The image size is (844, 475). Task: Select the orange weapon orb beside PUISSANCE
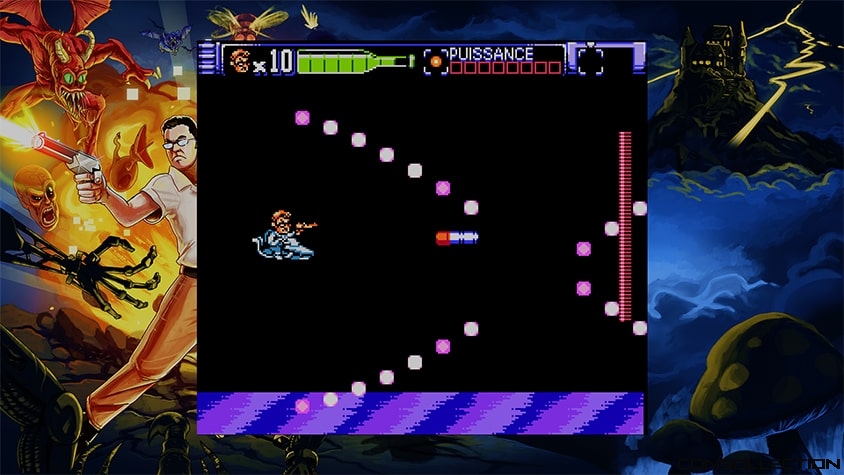click(x=435, y=61)
